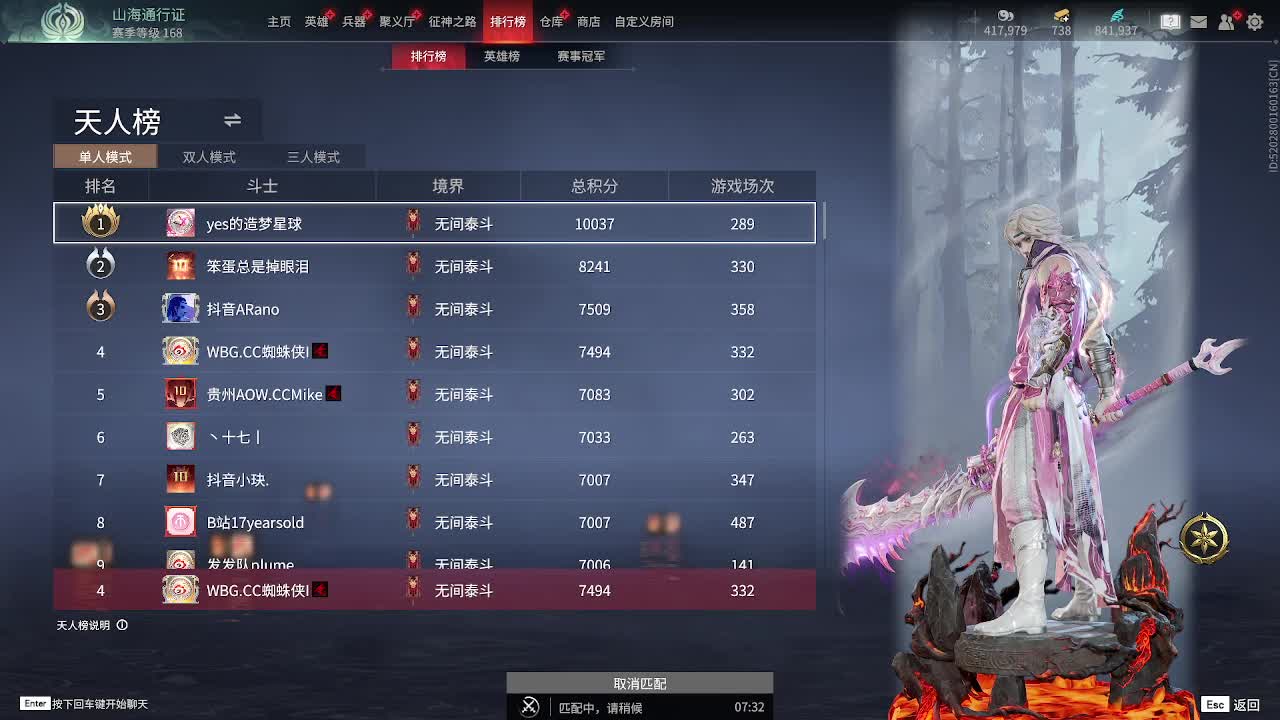The width and height of the screenshot is (1280, 720).
Task: Open the mail envelope icon
Action: coord(1198,20)
